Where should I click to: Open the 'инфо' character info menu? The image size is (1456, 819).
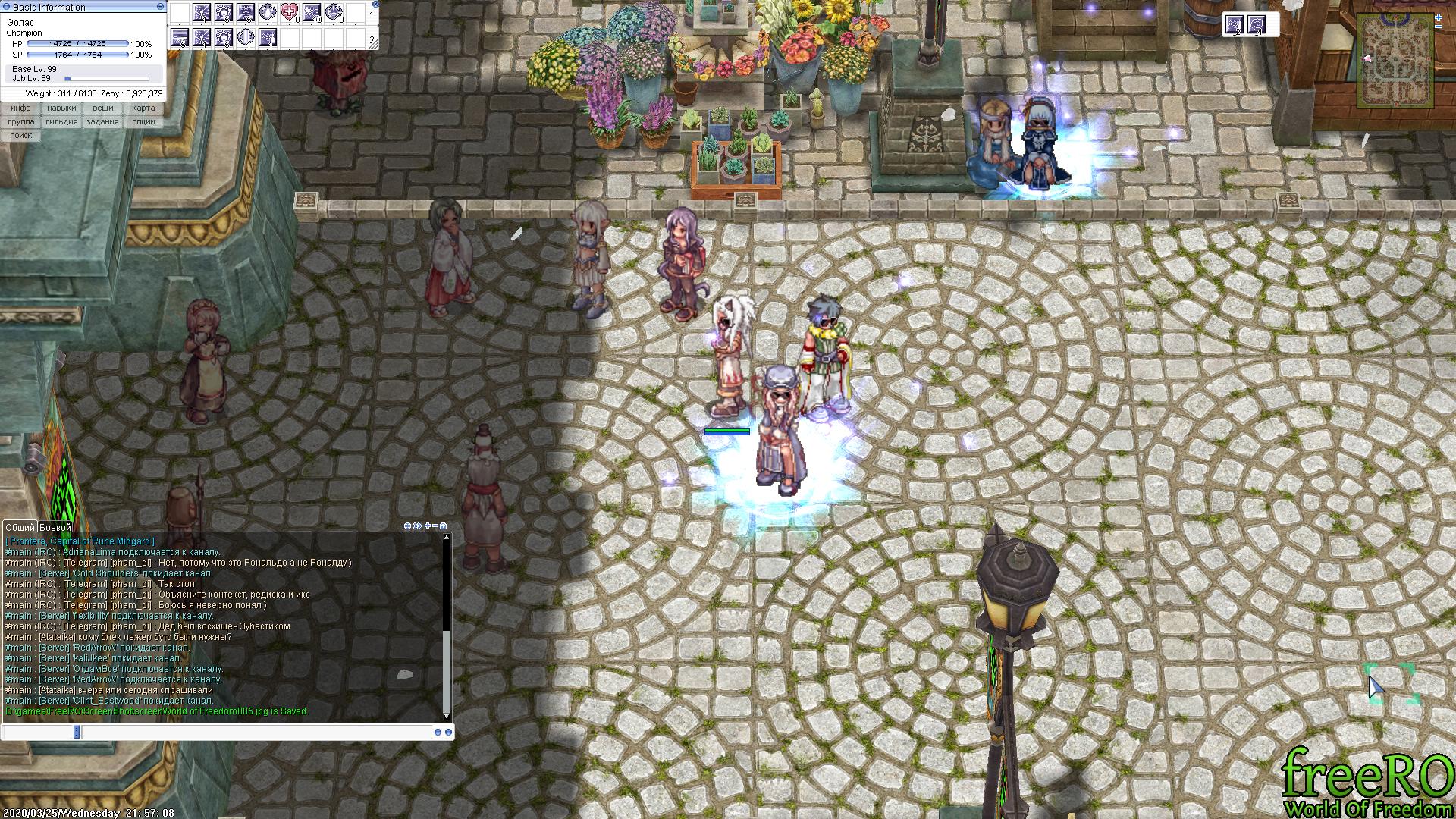21,108
